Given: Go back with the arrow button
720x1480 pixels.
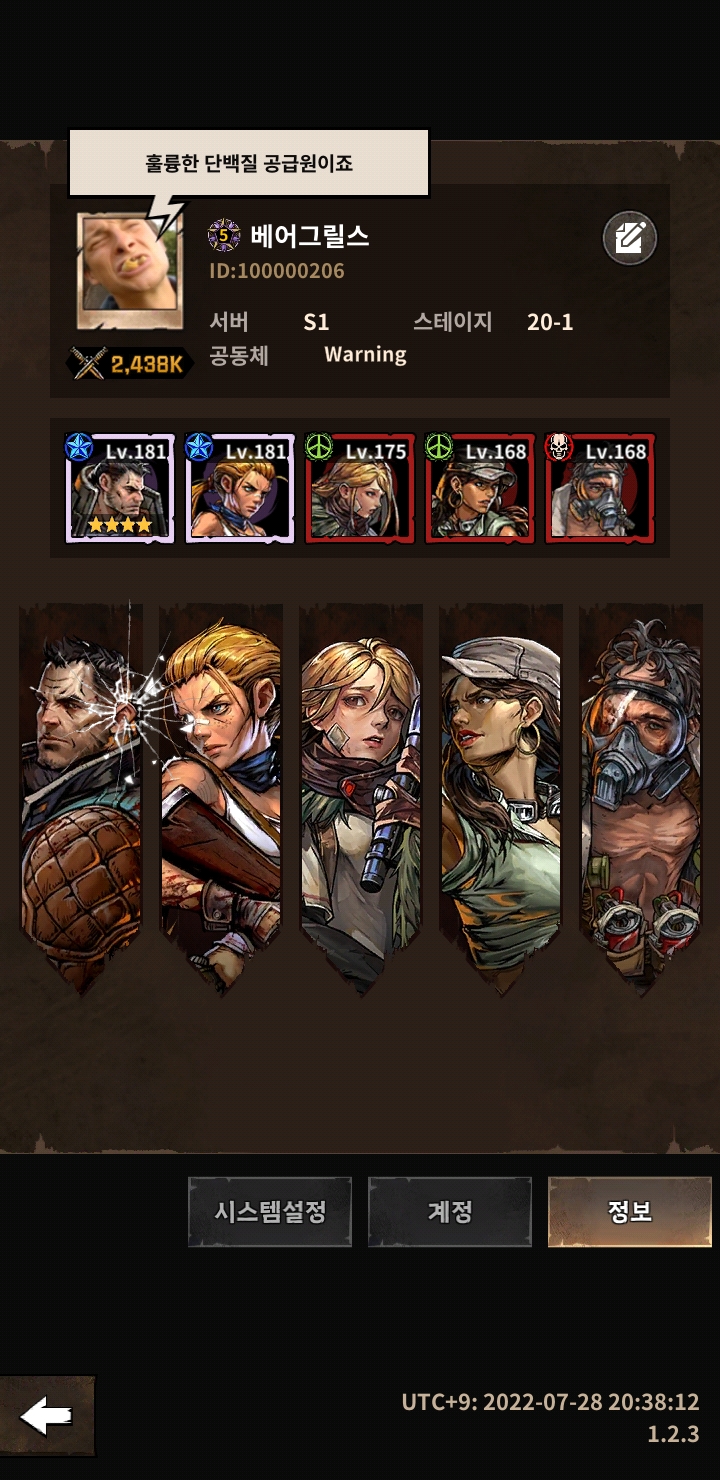Looking at the screenshot, I should coord(47,1416).
